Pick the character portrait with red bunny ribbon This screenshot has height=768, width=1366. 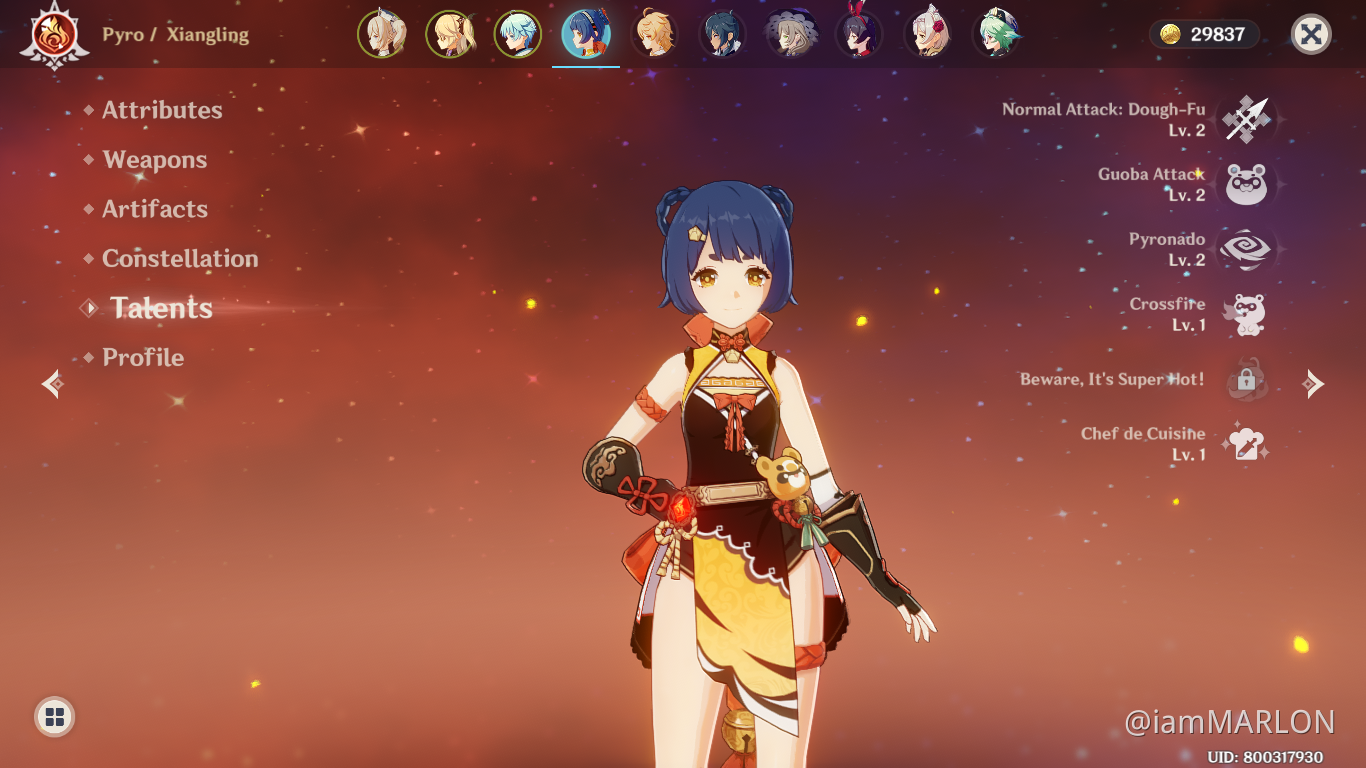[x=859, y=35]
